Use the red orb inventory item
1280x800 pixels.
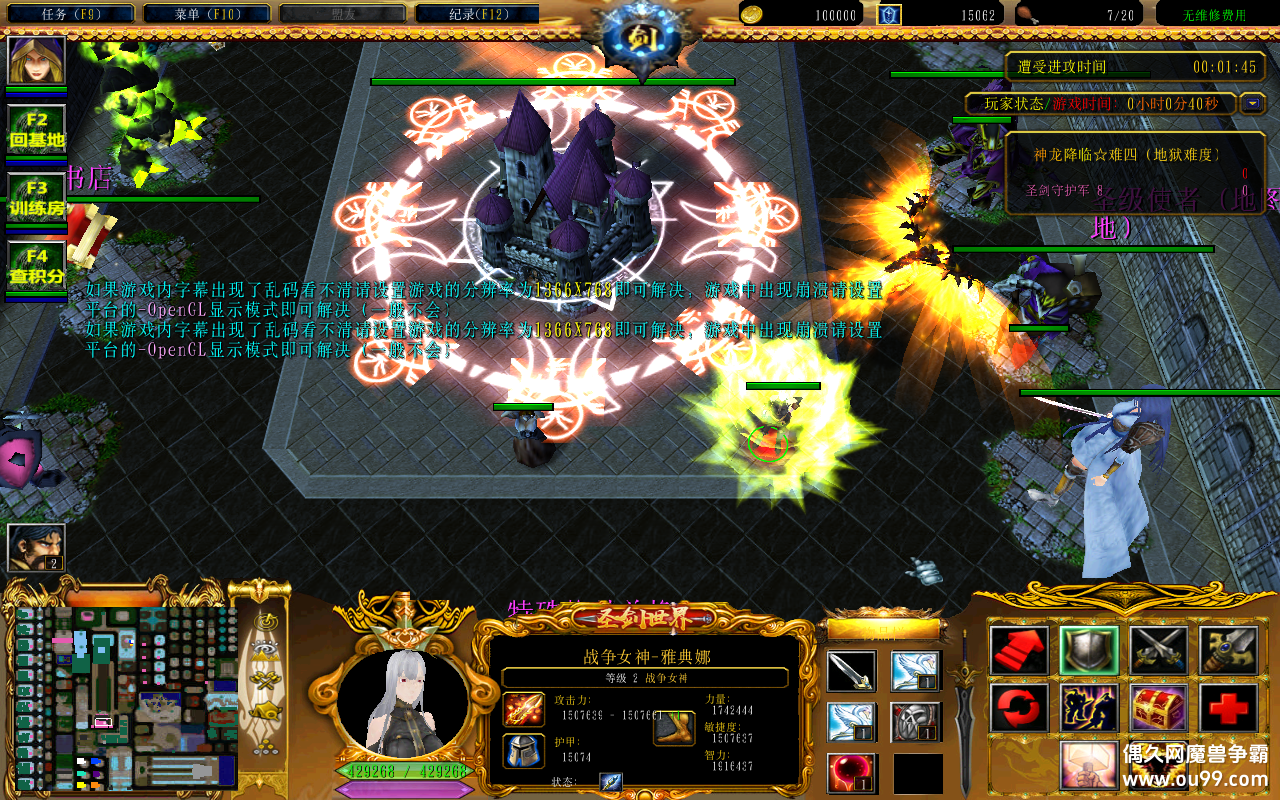(852, 773)
